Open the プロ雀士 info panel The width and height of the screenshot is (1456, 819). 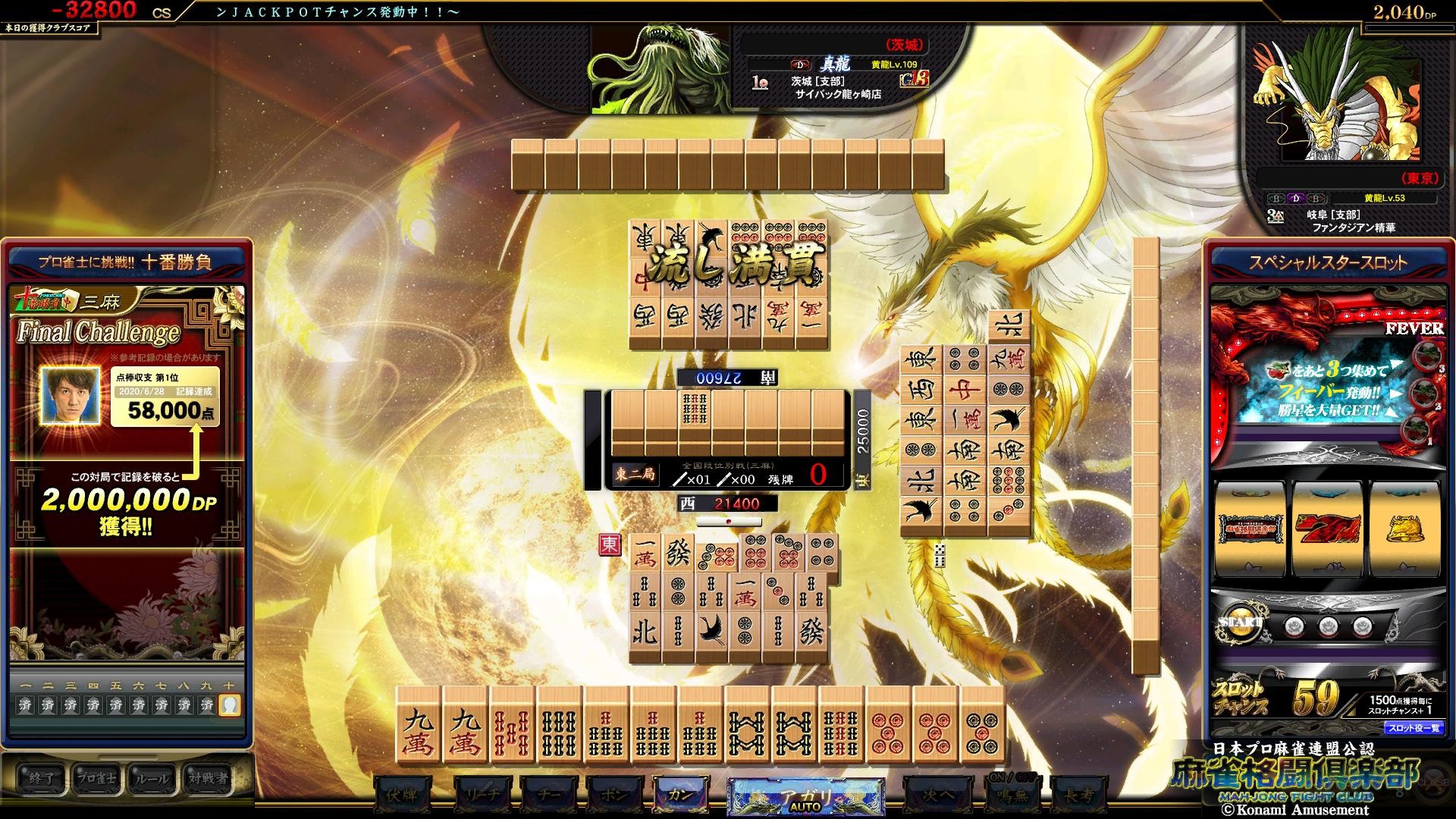click(96, 778)
